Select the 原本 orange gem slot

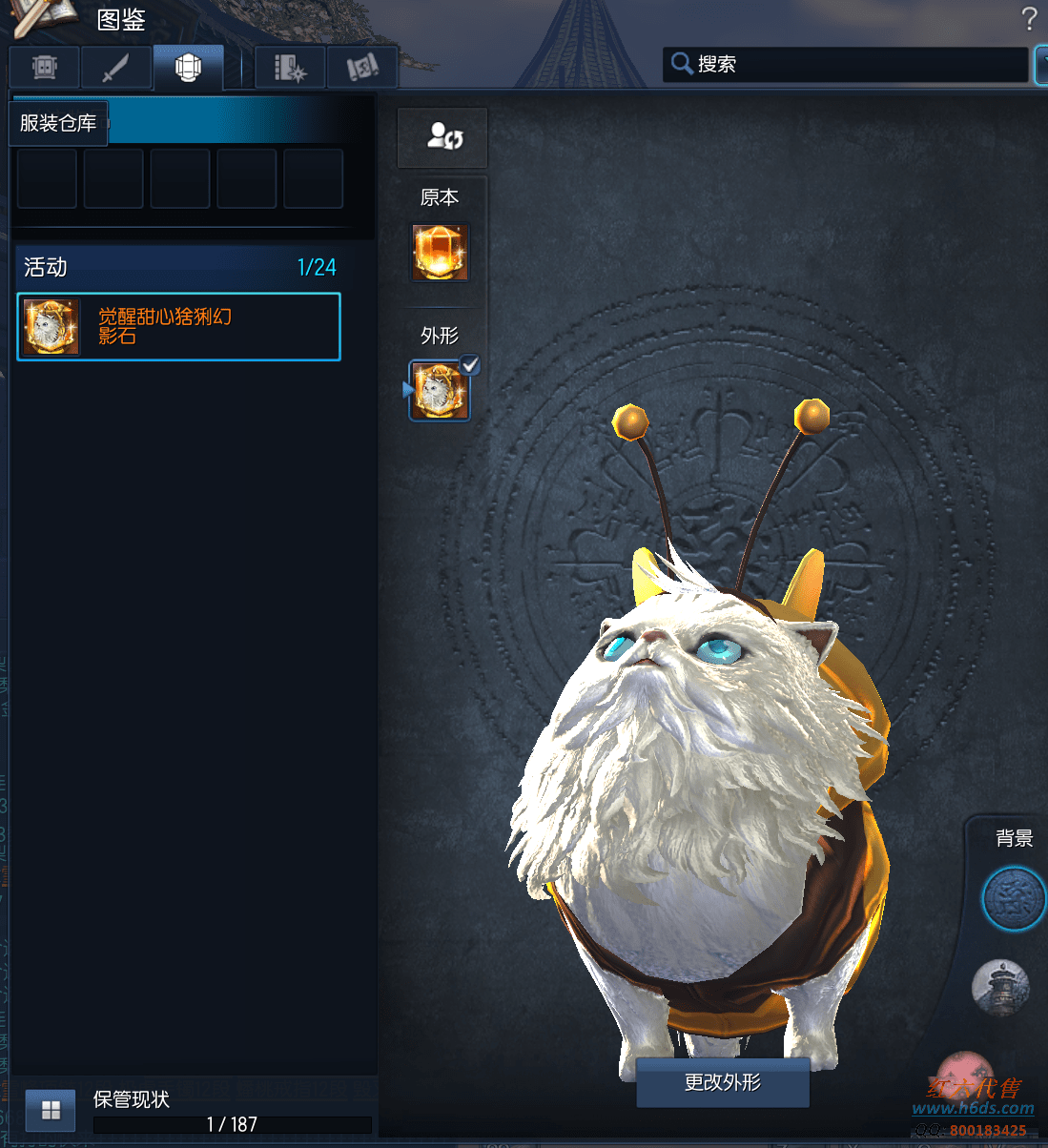coord(440,253)
